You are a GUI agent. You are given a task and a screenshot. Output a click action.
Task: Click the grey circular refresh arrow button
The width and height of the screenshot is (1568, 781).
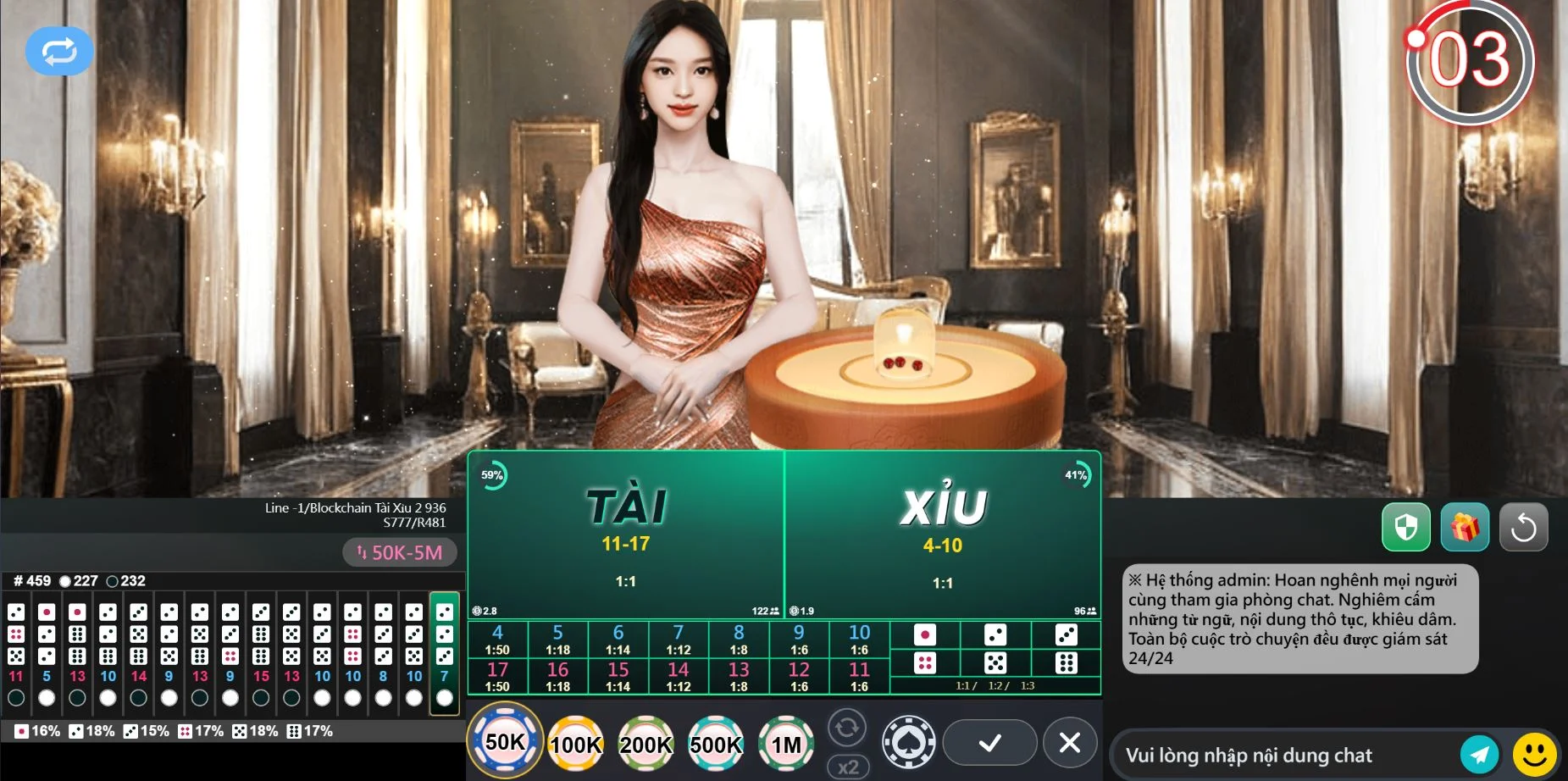tap(1523, 528)
